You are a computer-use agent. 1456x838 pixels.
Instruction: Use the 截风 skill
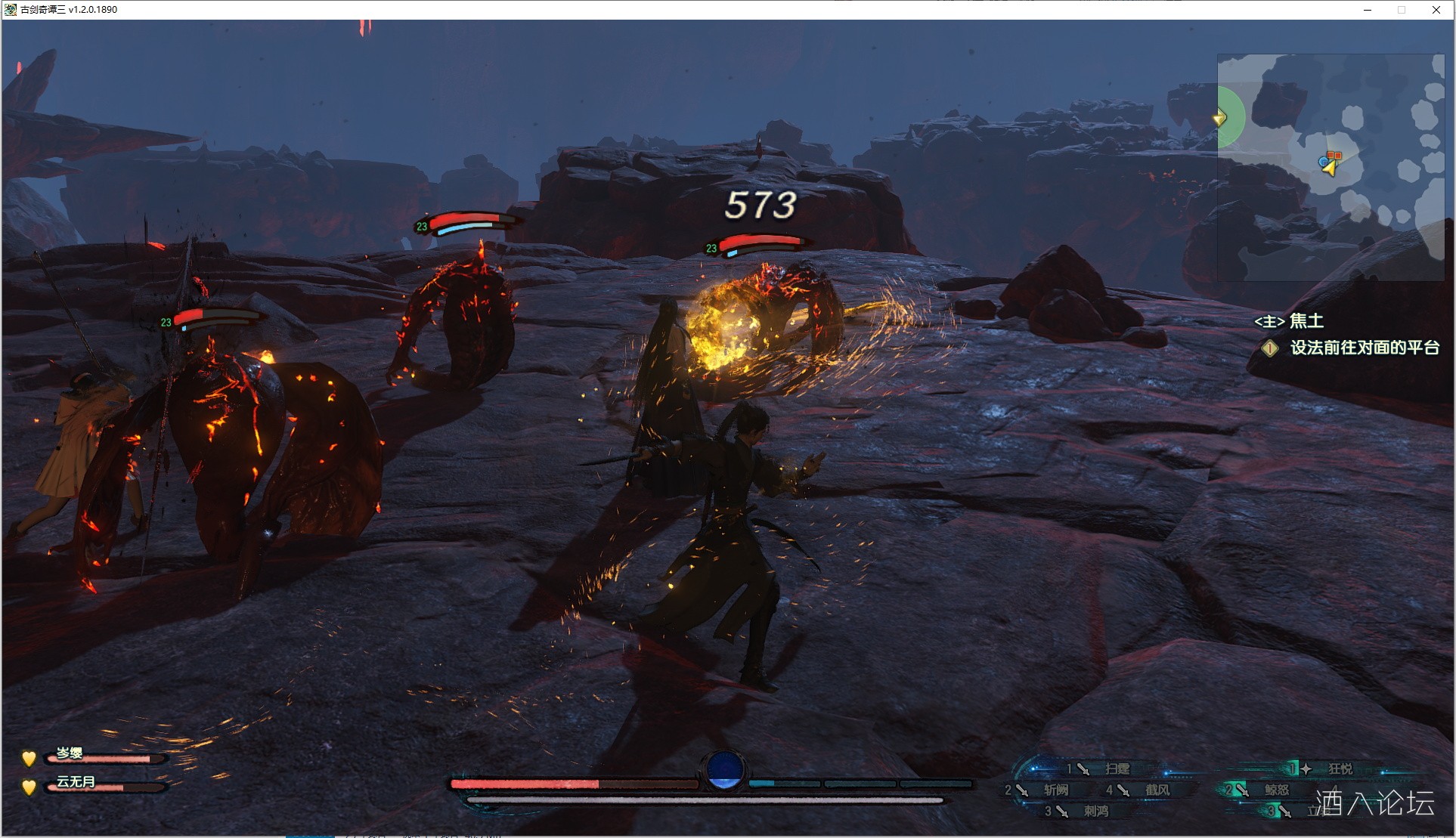click(1157, 790)
